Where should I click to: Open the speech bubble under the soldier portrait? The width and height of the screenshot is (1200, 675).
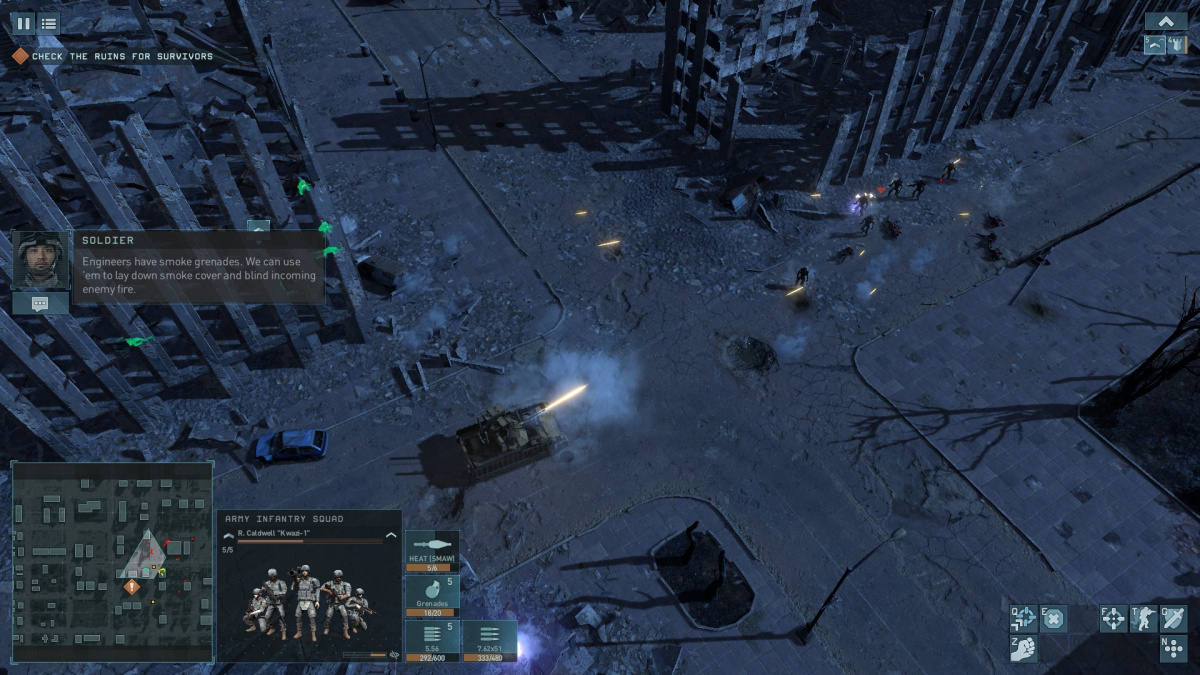(40, 303)
